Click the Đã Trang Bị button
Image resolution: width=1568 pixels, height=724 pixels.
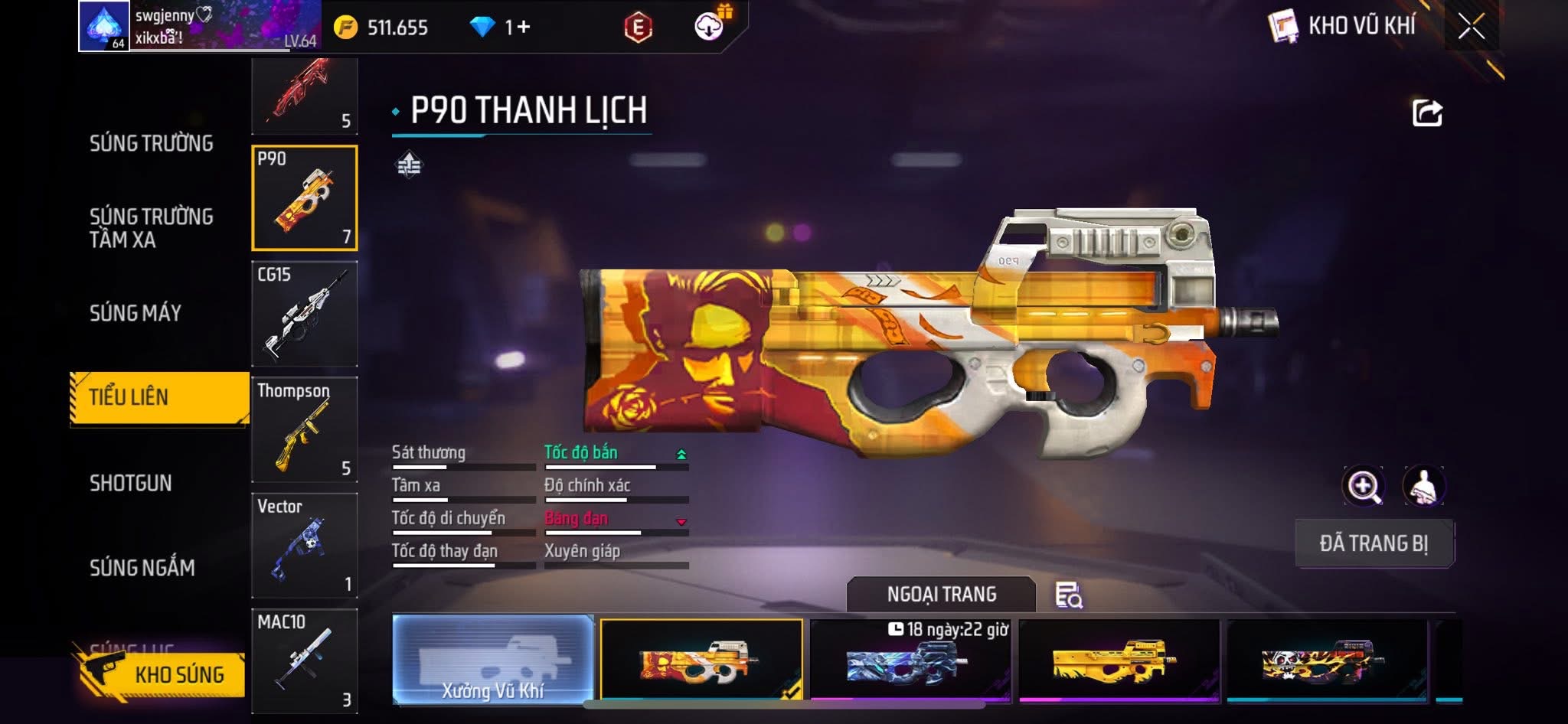click(1374, 543)
